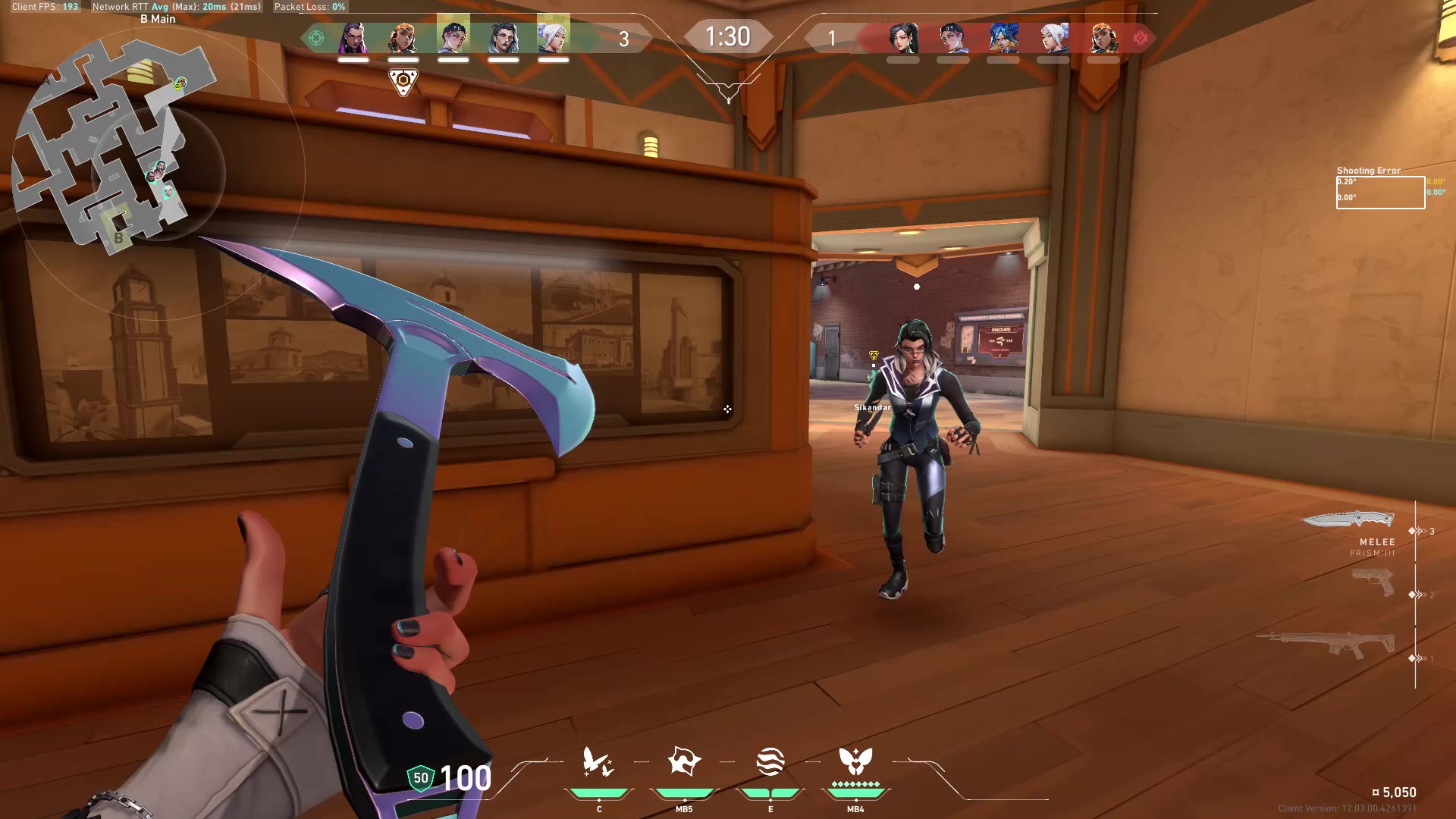Image resolution: width=1456 pixels, height=819 pixels.
Task: Select the melee knife weapon slot
Action: [1349, 520]
